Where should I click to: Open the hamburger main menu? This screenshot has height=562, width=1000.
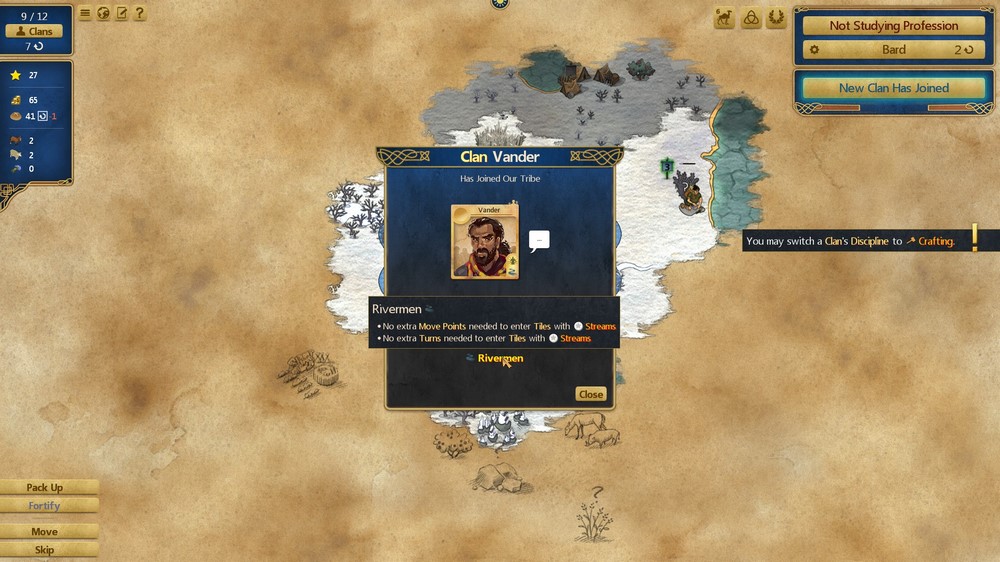pyautogui.click(x=85, y=14)
